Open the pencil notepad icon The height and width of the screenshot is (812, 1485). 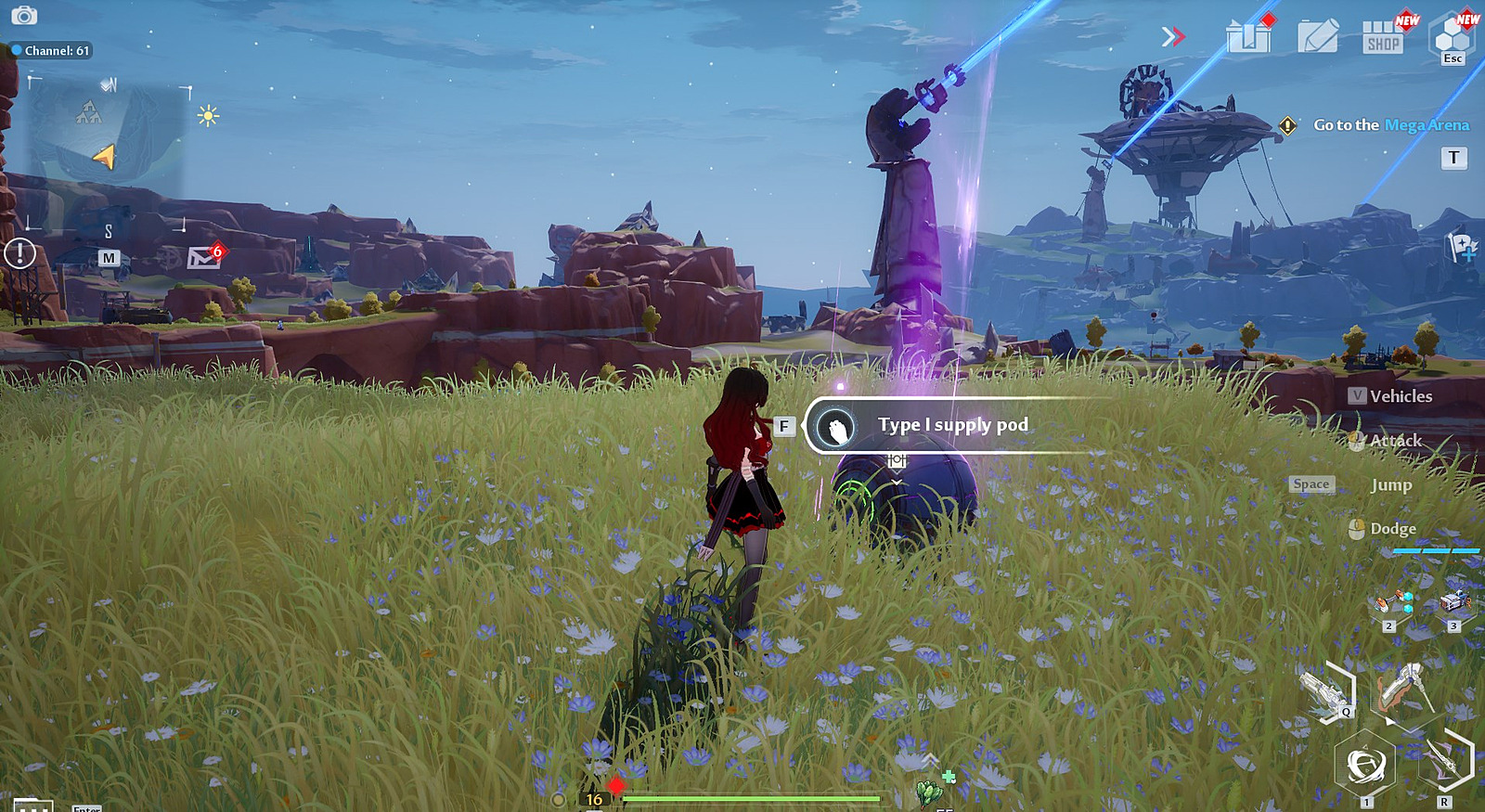coord(1317,37)
